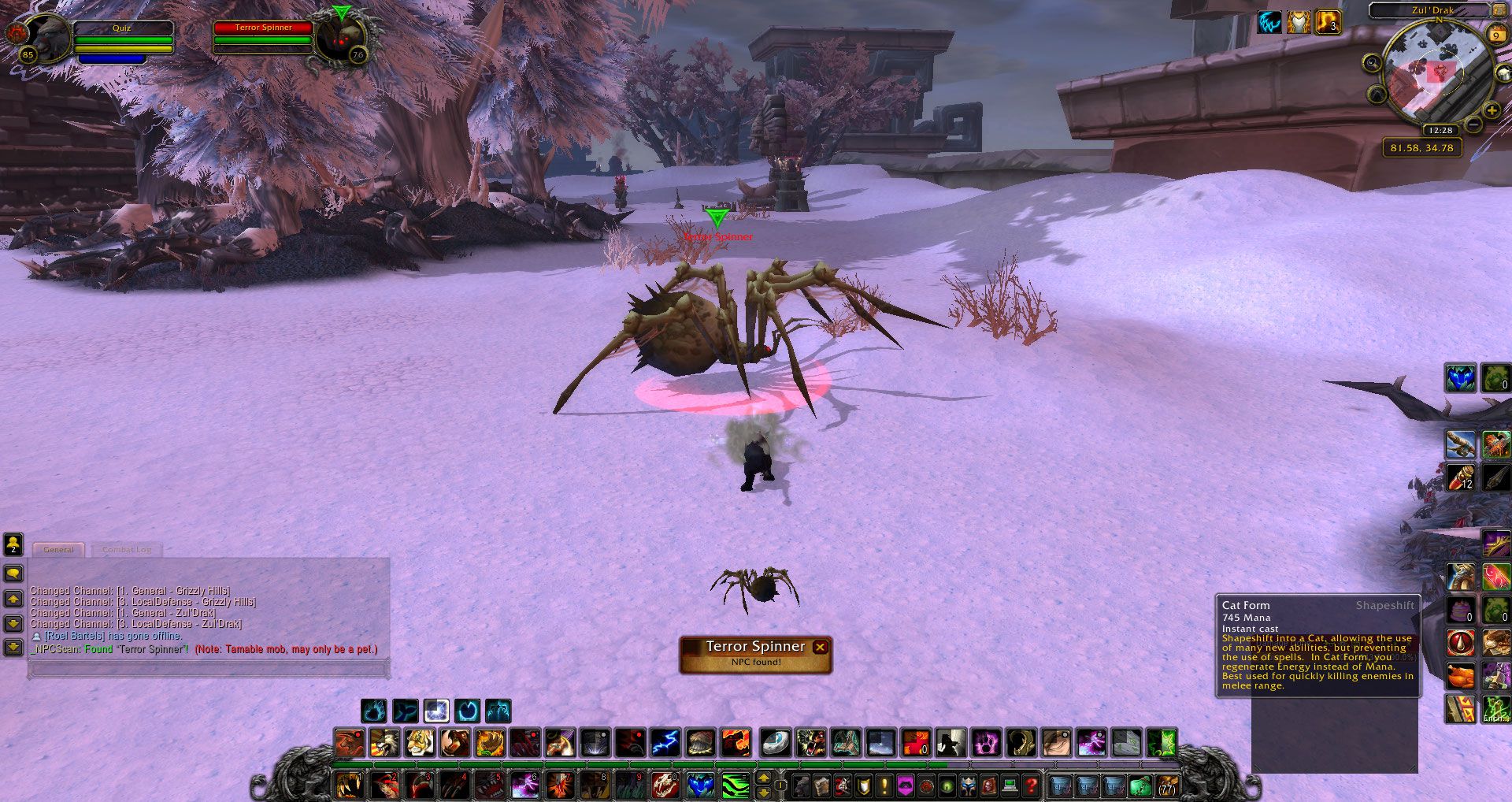Activate the blue lightning bolt ability

pos(665,742)
